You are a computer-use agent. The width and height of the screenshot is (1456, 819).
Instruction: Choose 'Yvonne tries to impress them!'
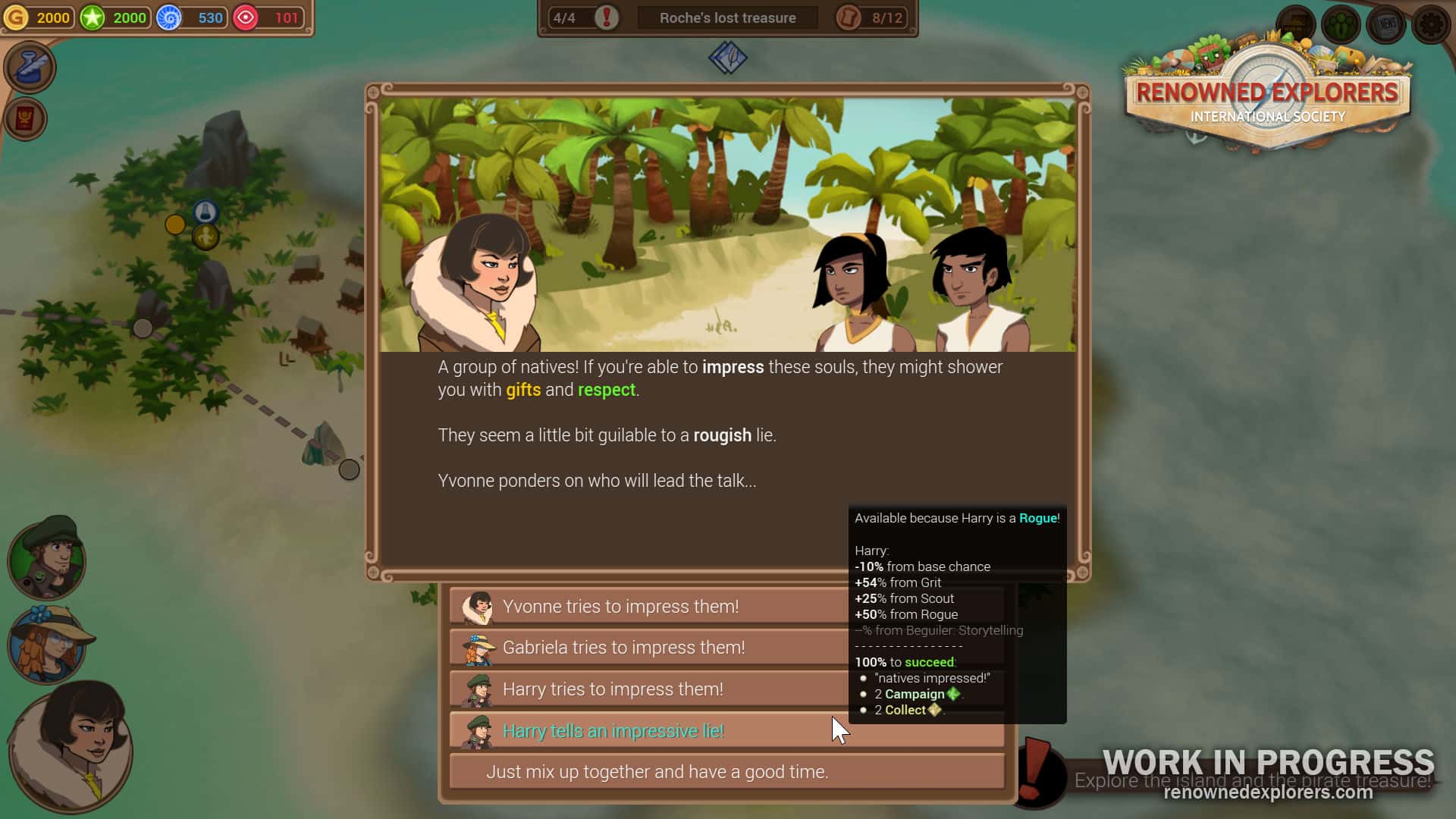651,607
